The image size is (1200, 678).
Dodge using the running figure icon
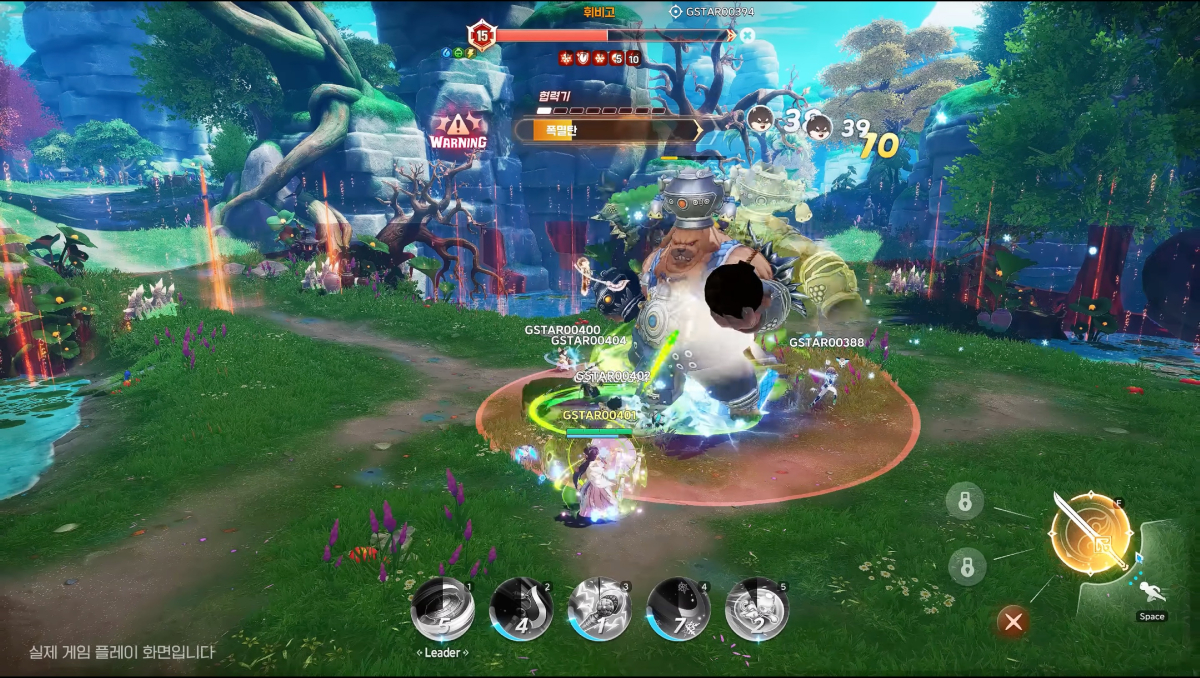[x=1151, y=594]
